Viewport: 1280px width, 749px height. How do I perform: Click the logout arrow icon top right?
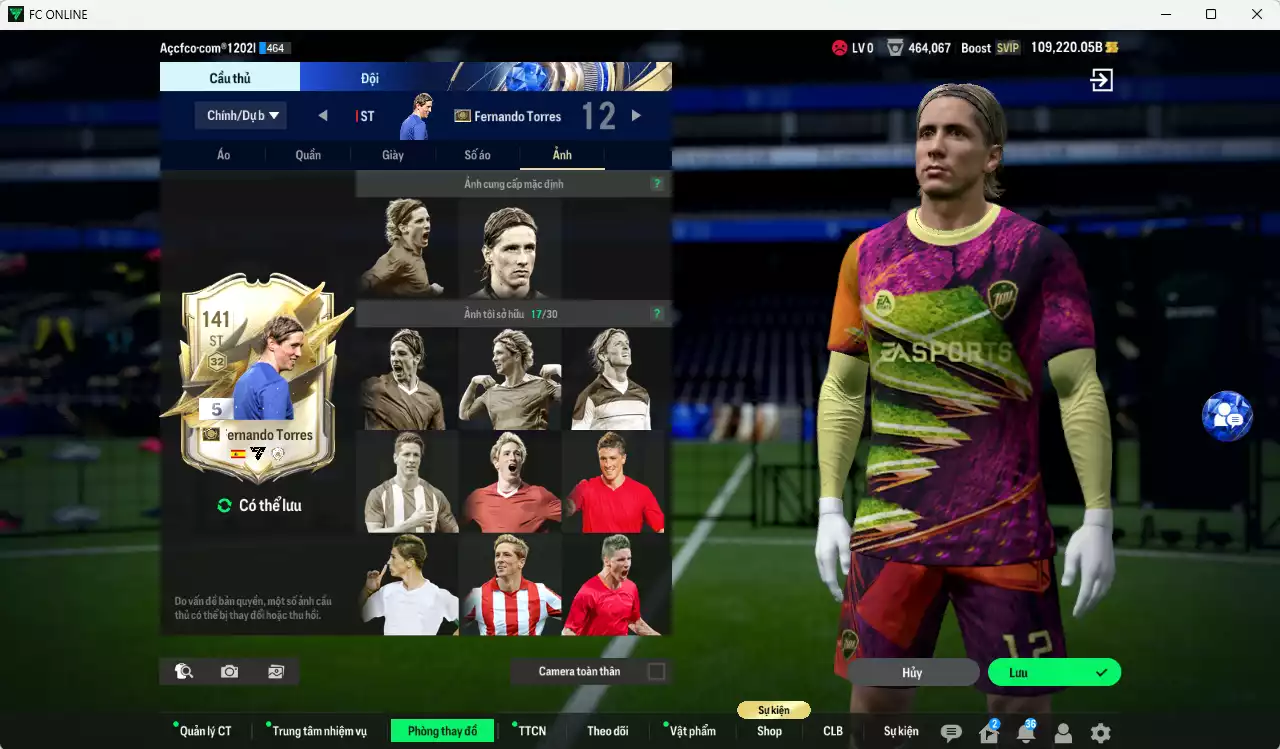pyautogui.click(x=1100, y=80)
